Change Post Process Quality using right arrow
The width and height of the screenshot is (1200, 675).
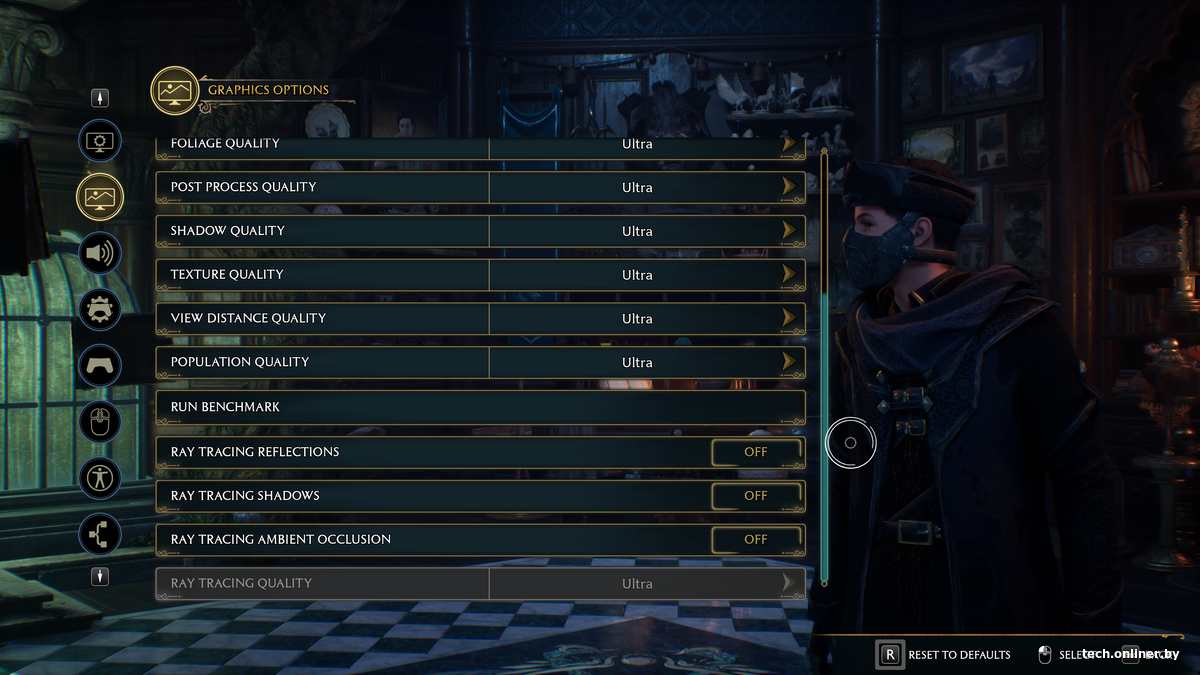click(789, 187)
